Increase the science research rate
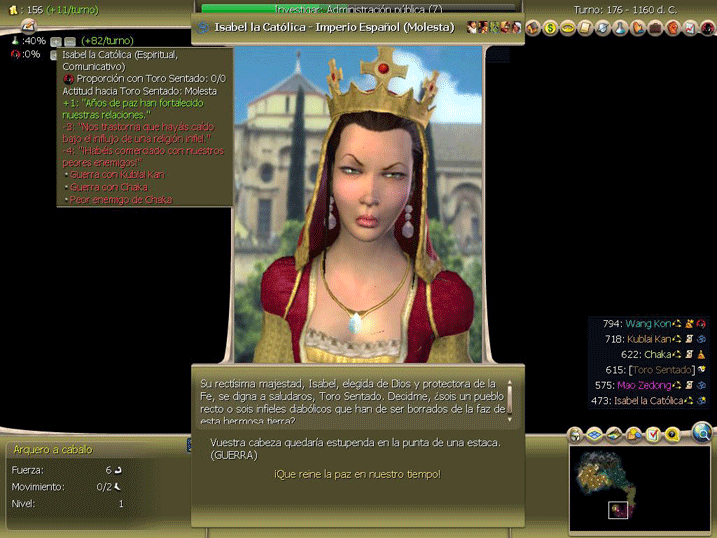717x538 pixels. (54, 40)
